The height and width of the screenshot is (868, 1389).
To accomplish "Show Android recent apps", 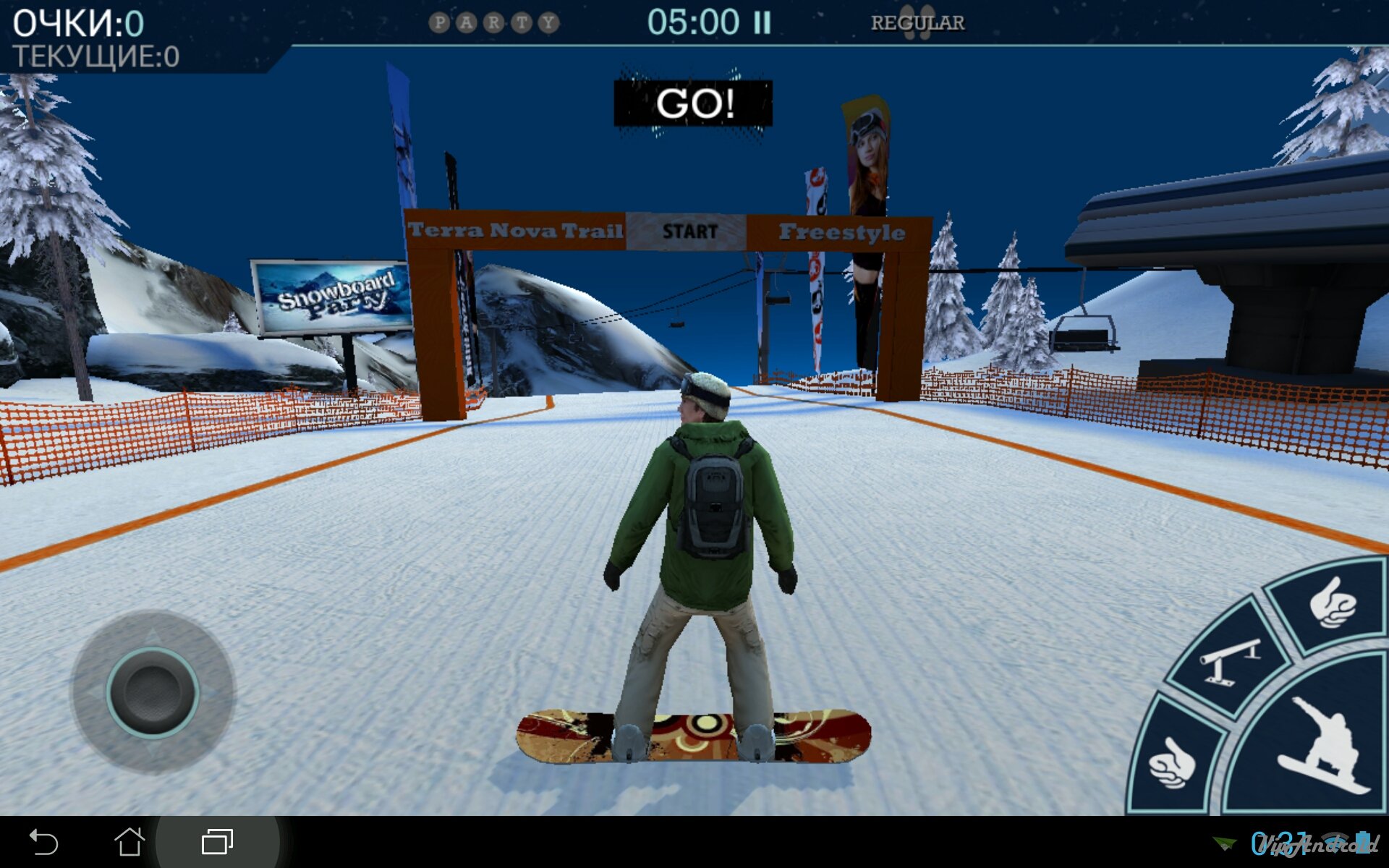I will (217, 842).
